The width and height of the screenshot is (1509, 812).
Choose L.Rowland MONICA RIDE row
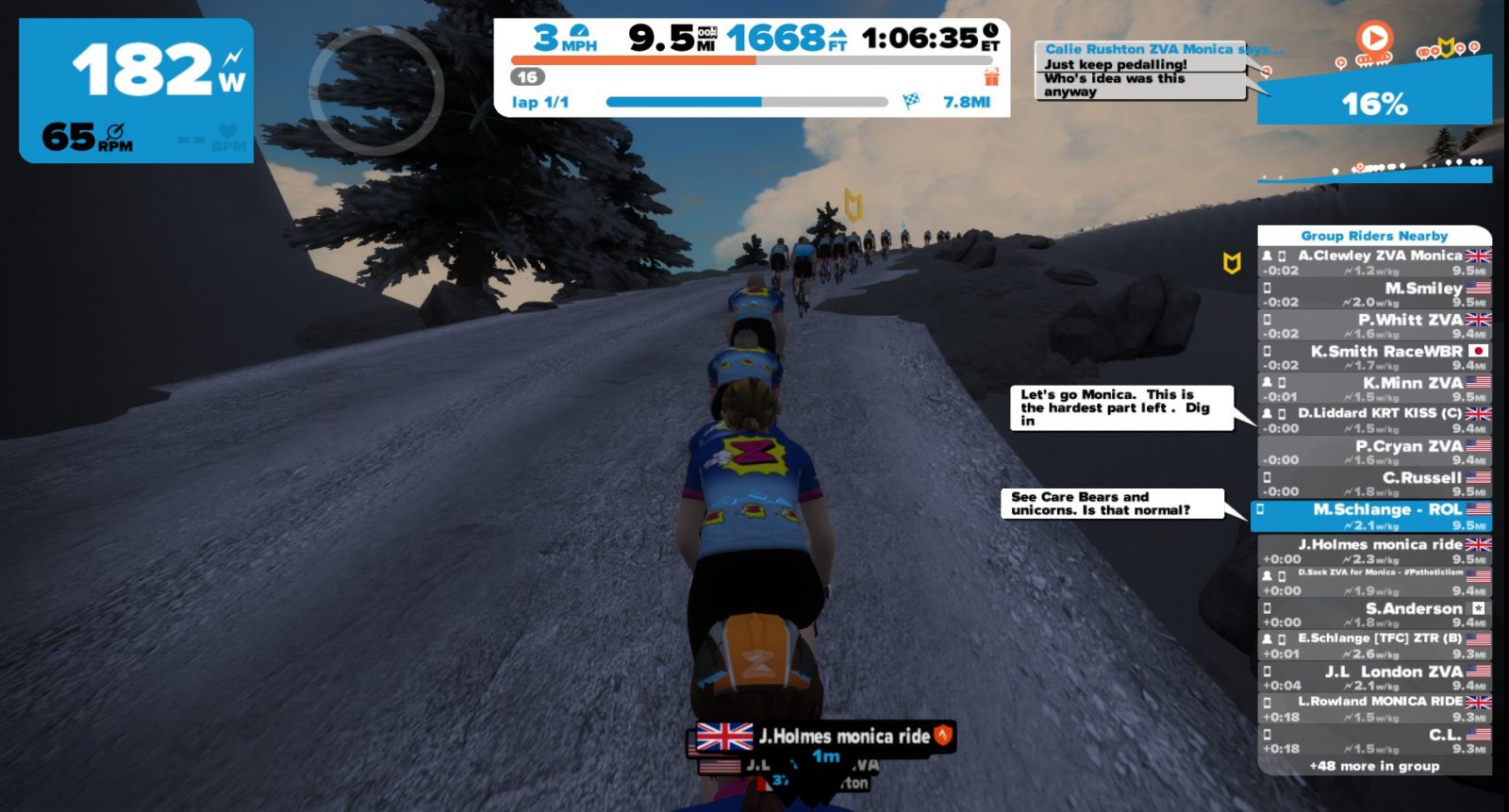1374,709
